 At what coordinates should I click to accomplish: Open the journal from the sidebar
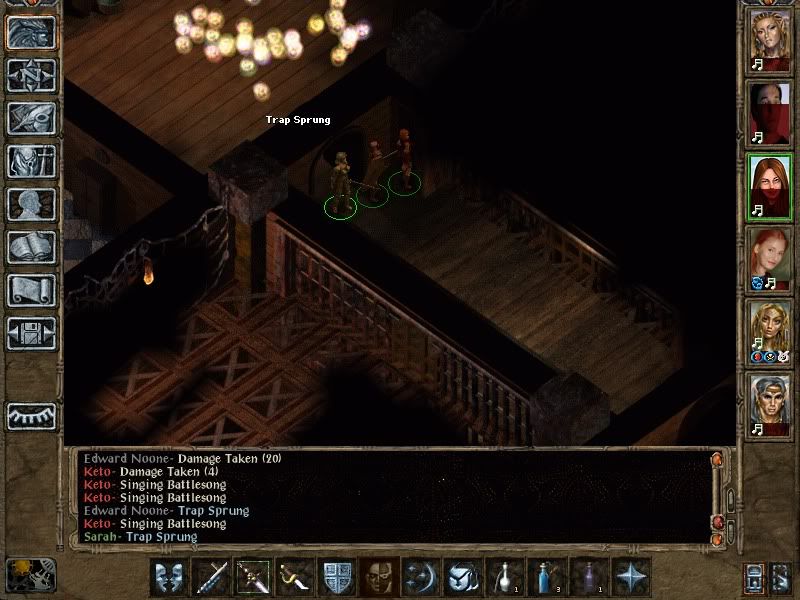[x=31, y=118]
